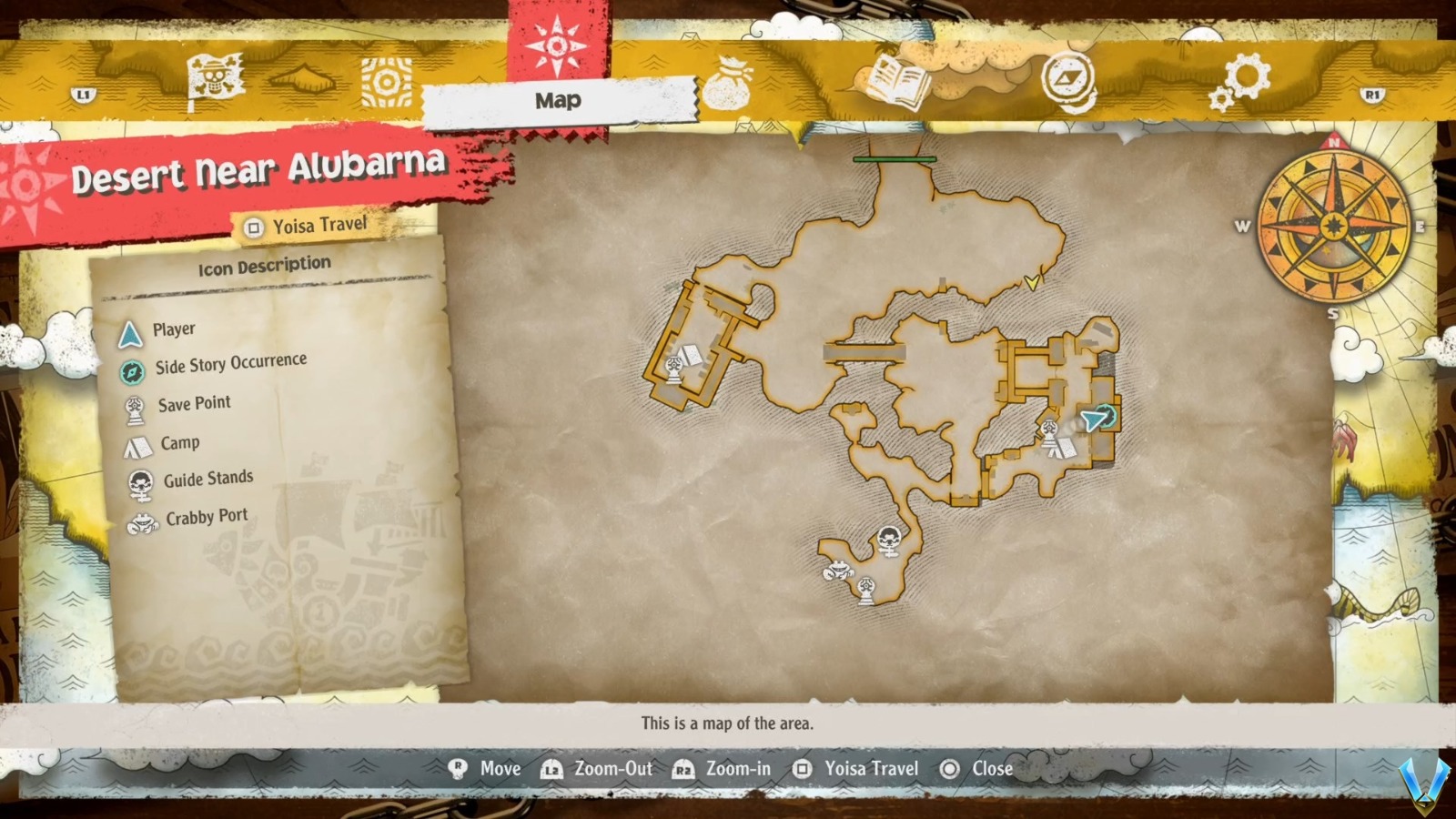Open the woven pattern icon left of Map
Image resolution: width=1456 pixels, height=819 pixels.
(x=389, y=83)
